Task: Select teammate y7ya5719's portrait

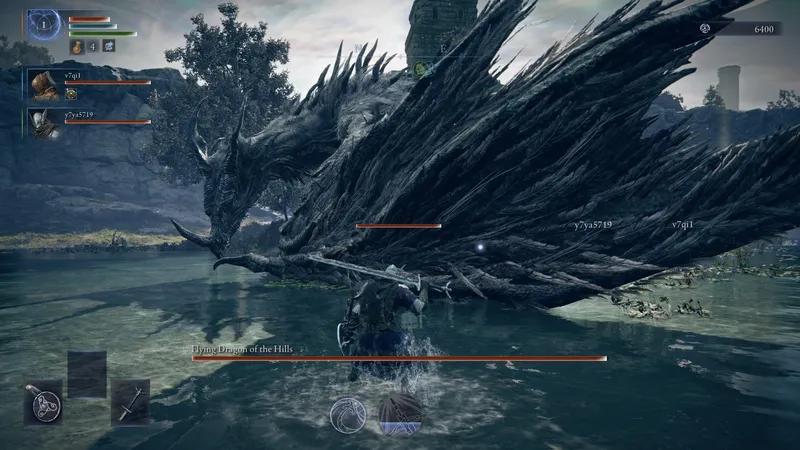Action: pyautogui.click(x=43, y=123)
